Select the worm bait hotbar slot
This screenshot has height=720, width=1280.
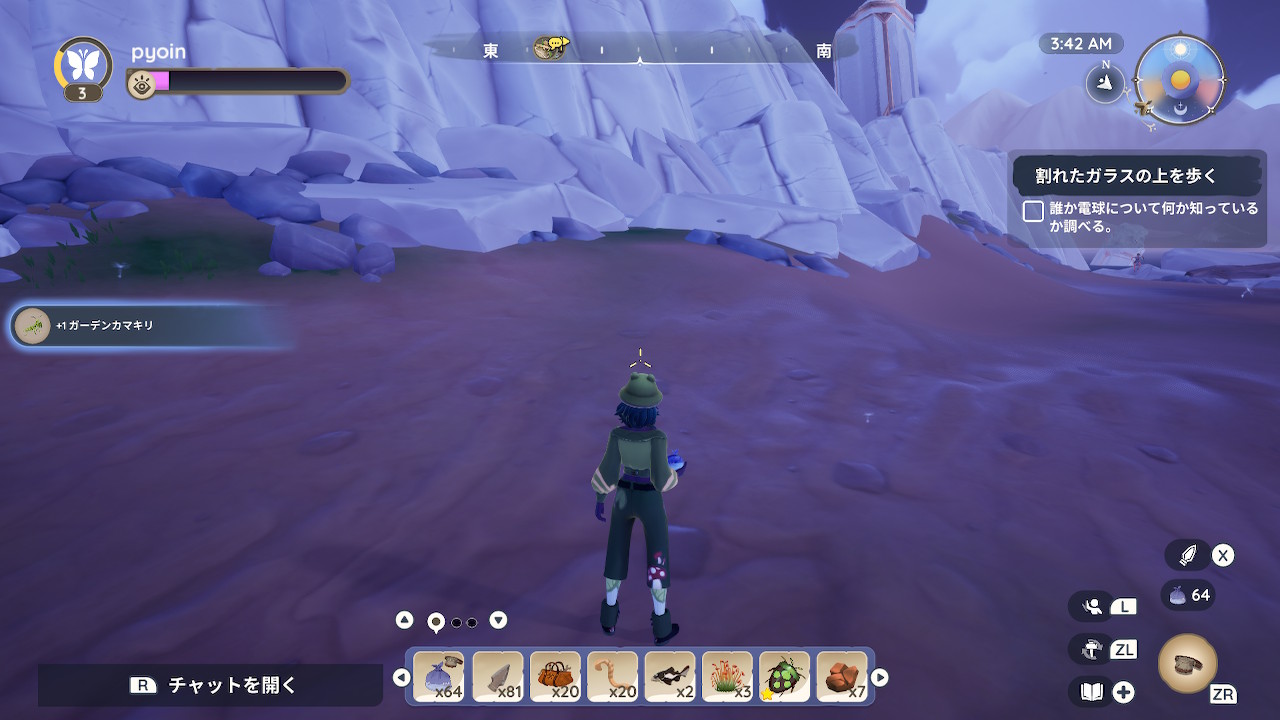click(x=612, y=677)
